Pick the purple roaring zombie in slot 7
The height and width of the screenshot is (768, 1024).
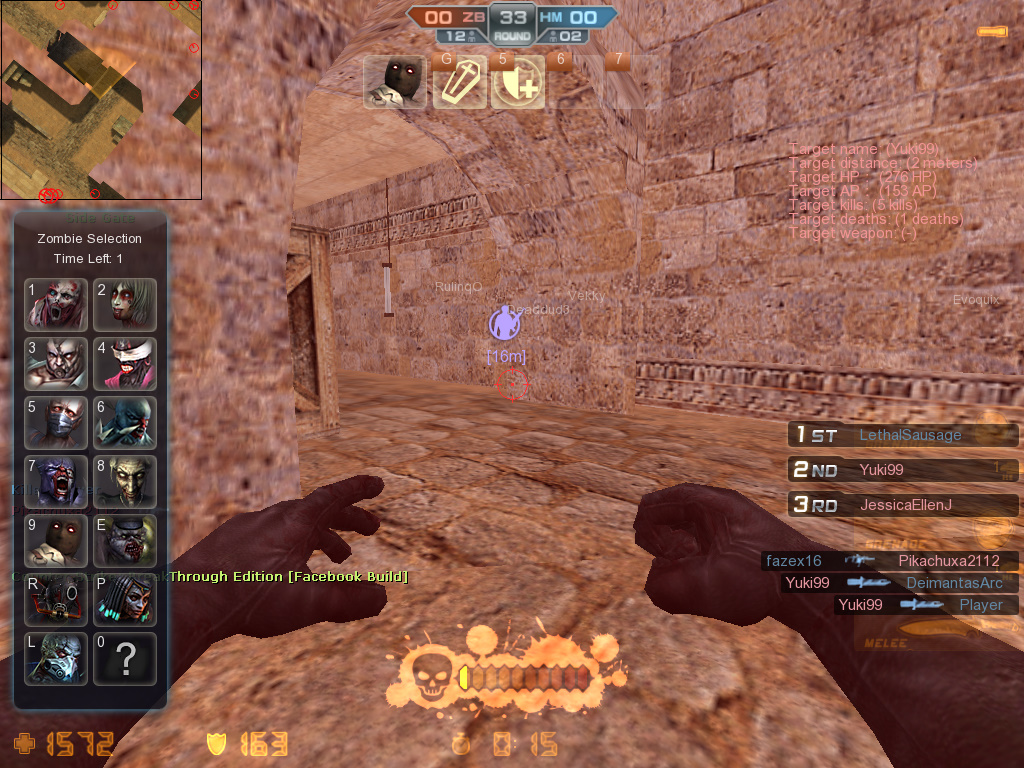click(x=57, y=482)
